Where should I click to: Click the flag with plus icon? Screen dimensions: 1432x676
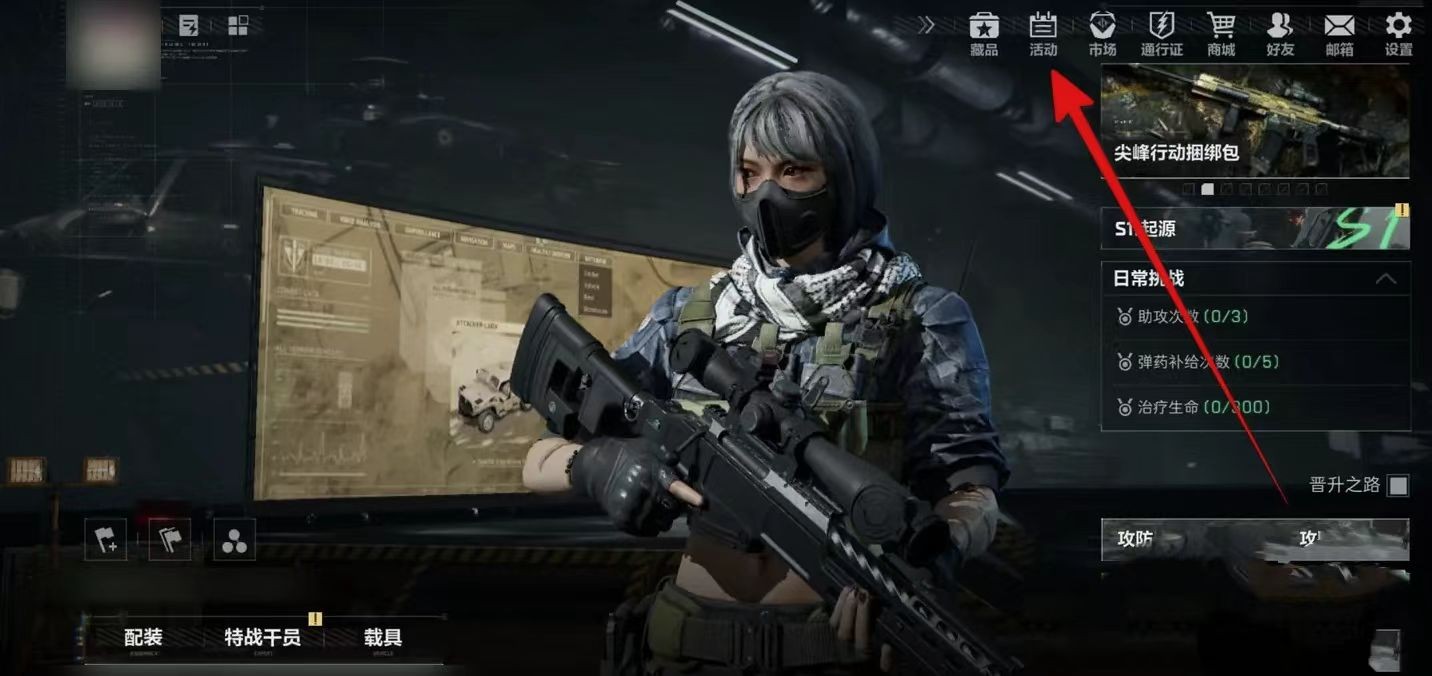106,541
